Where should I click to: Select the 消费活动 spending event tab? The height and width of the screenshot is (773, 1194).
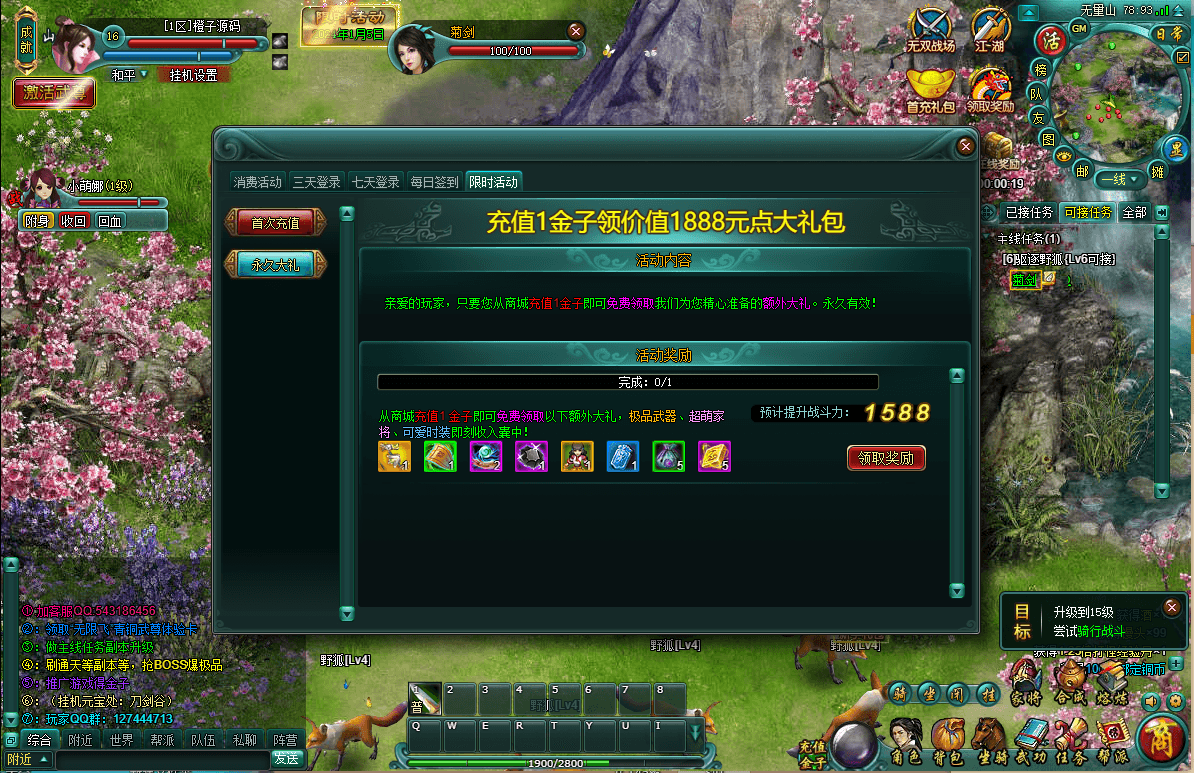258,182
